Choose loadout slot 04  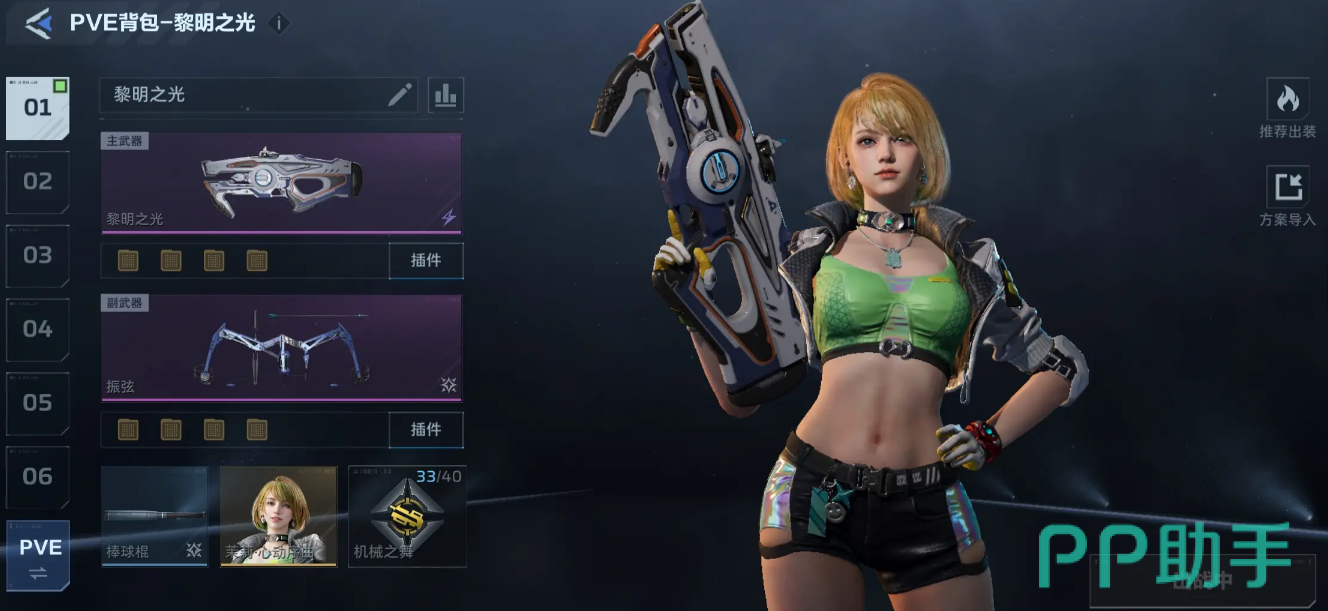click(38, 329)
